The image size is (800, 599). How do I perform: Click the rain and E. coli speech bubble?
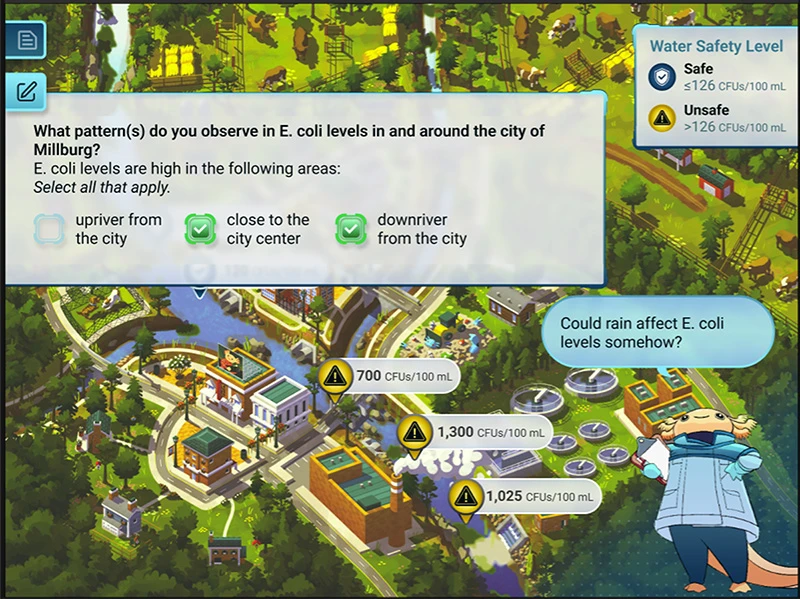[657, 333]
